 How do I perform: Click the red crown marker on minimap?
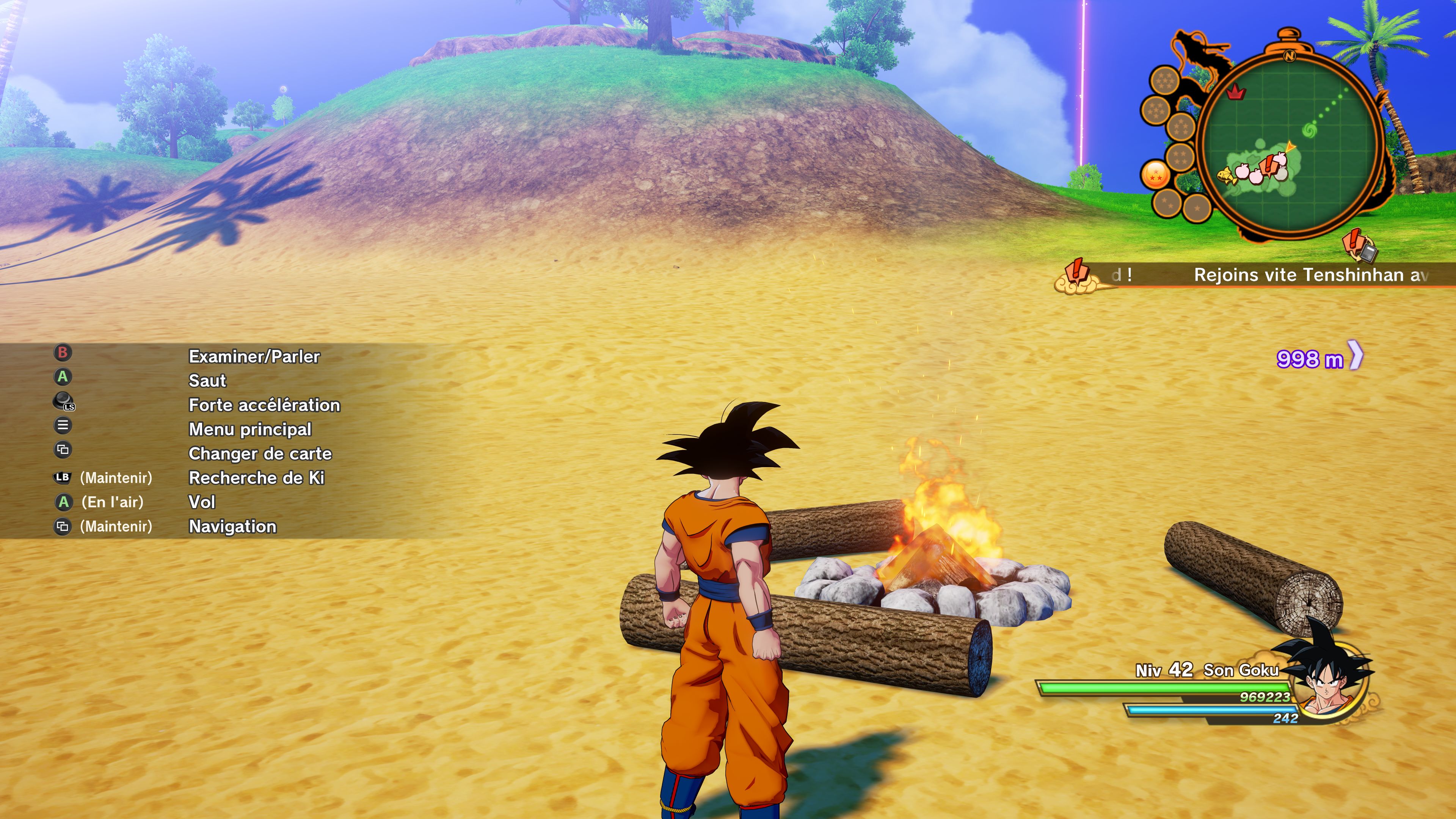[1236, 92]
